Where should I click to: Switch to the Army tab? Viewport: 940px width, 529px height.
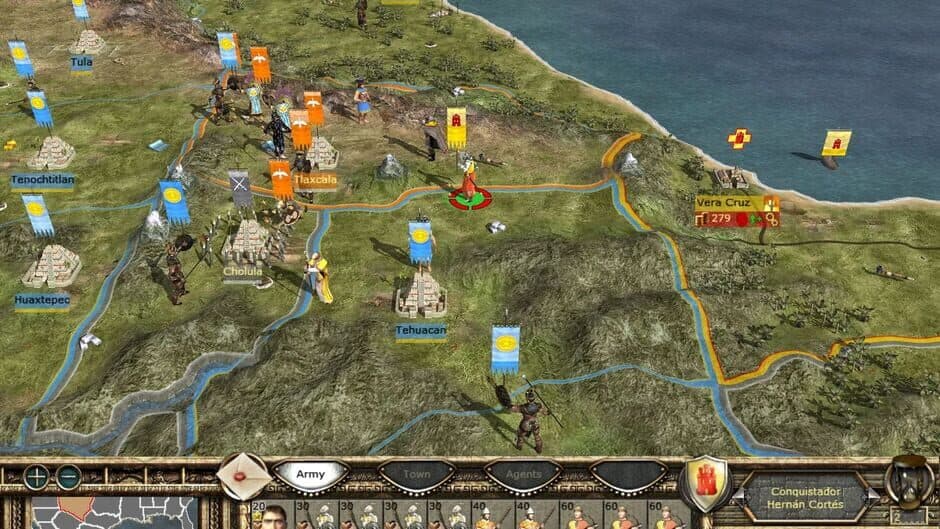(x=311, y=474)
